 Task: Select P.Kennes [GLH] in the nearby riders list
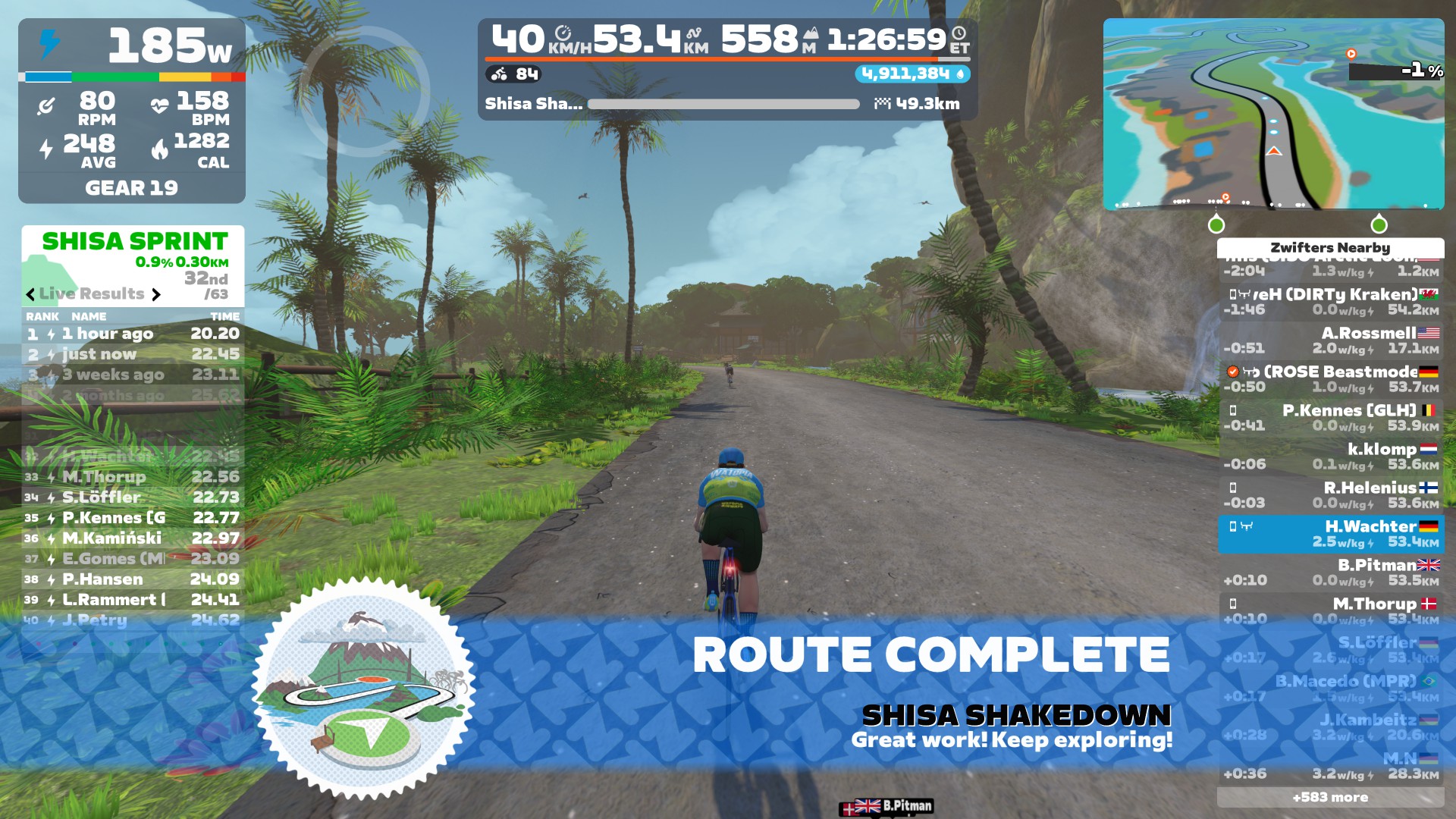click(1330, 418)
